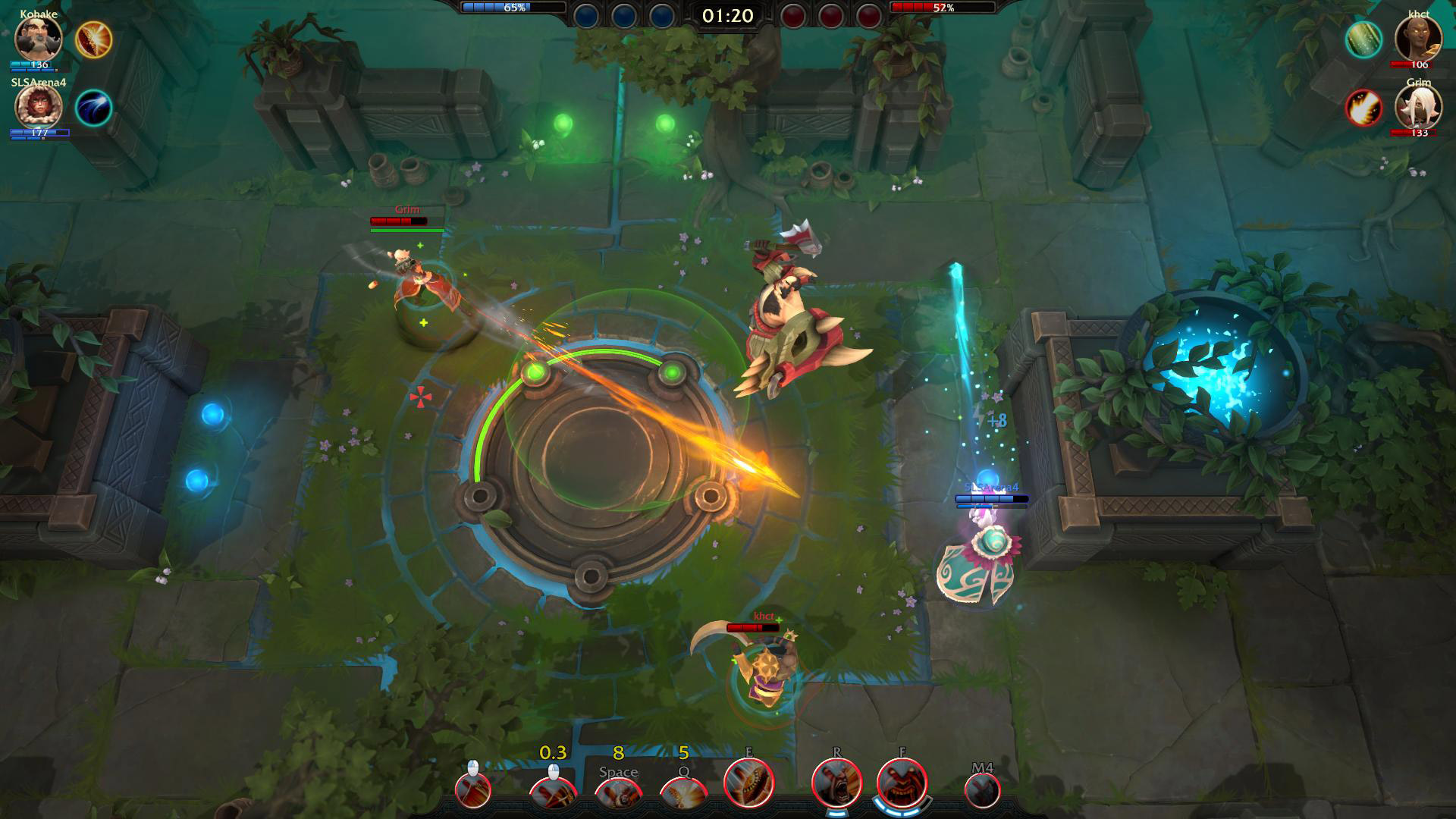
Task: Select the left mouse button basic attack ability
Action: point(472,792)
